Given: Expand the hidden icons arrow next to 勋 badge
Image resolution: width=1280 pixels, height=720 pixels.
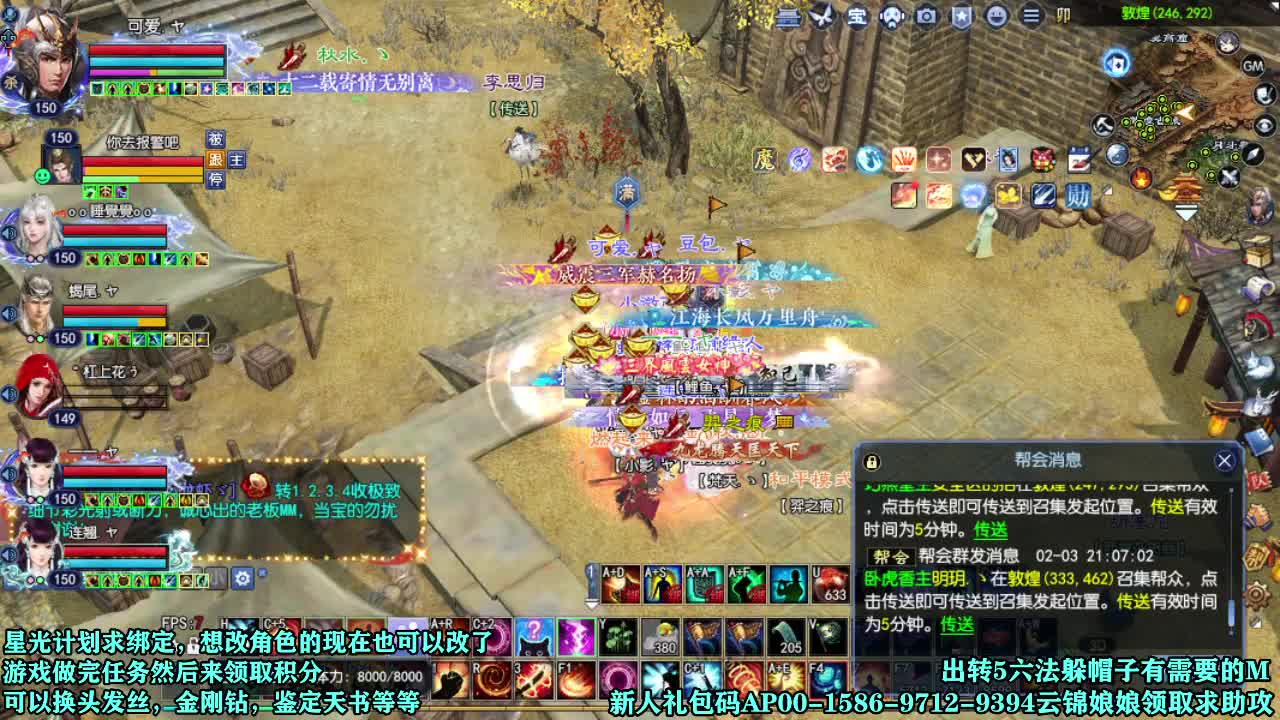Looking at the screenshot, I should point(1107,189).
